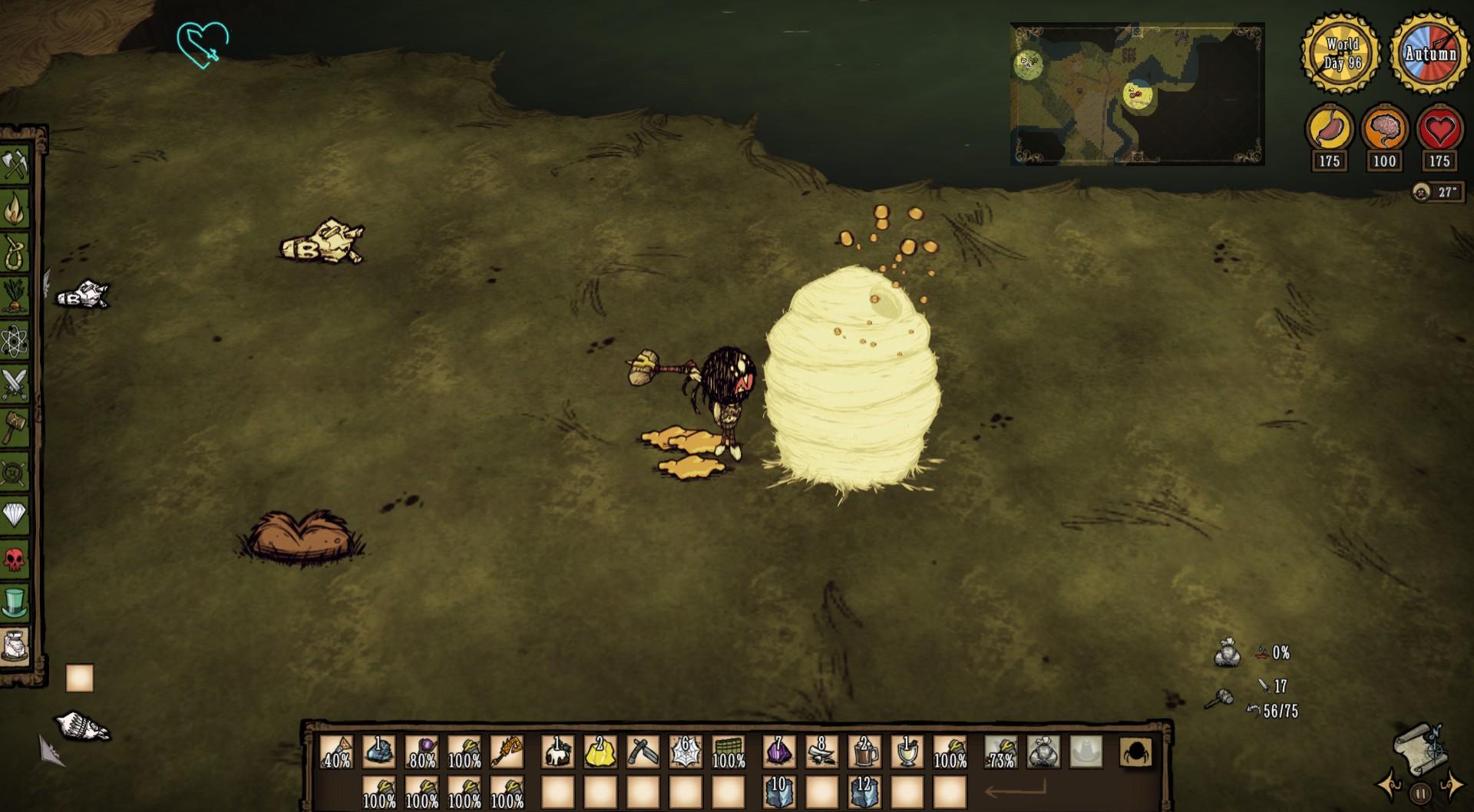The width and height of the screenshot is (1474, 812).
Task: Open the Tools crafting tab
Action: (x=15, y=166)
